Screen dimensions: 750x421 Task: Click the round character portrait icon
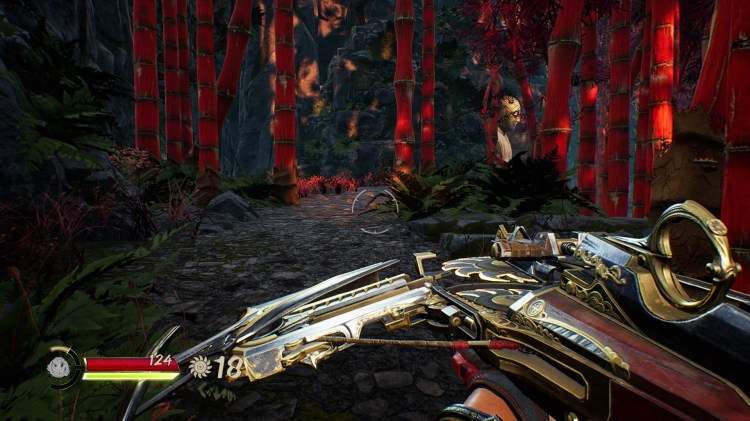pyautogui.click(x=62, y=367)
